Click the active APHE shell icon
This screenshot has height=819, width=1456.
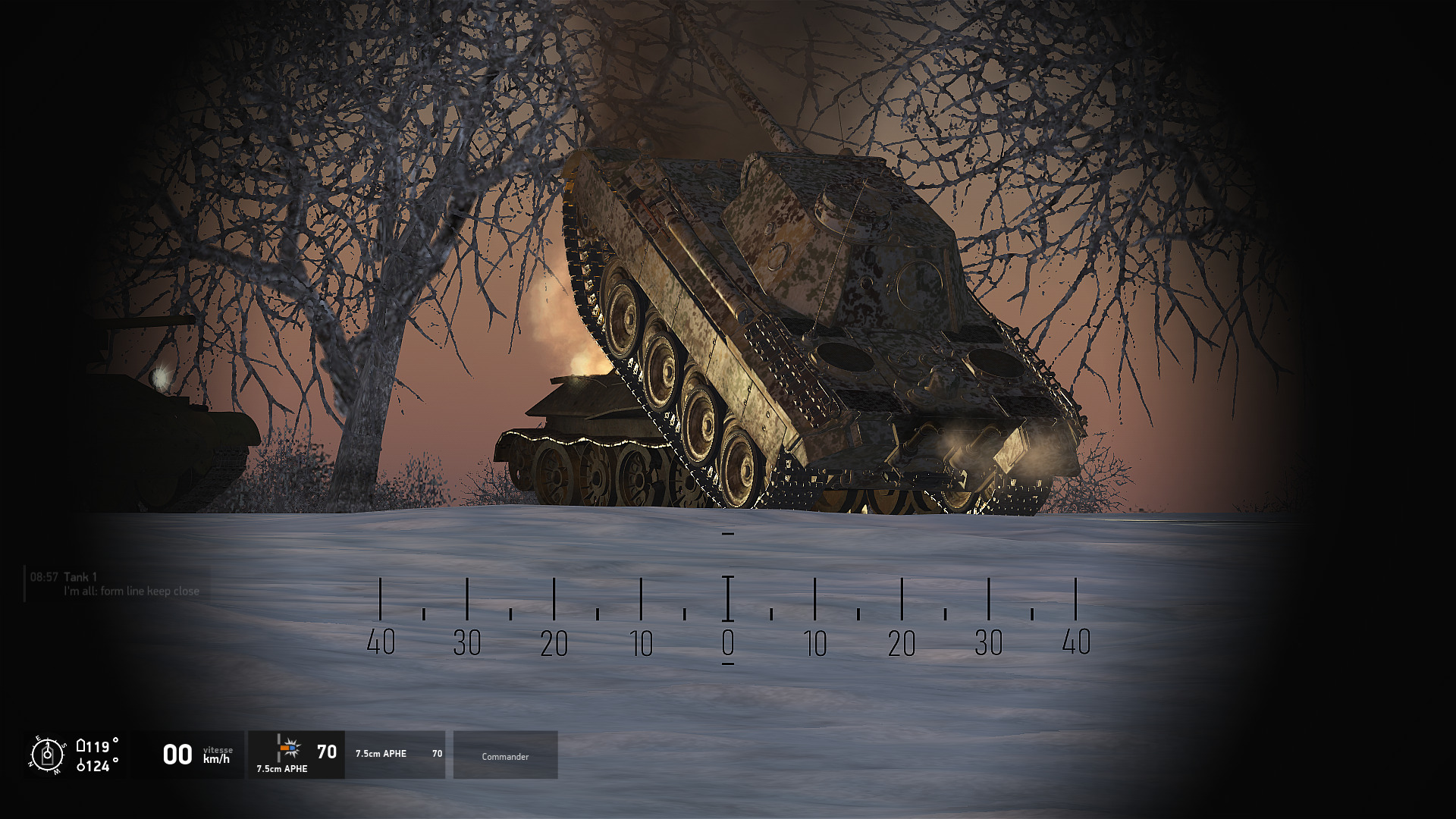click(288, 748)
